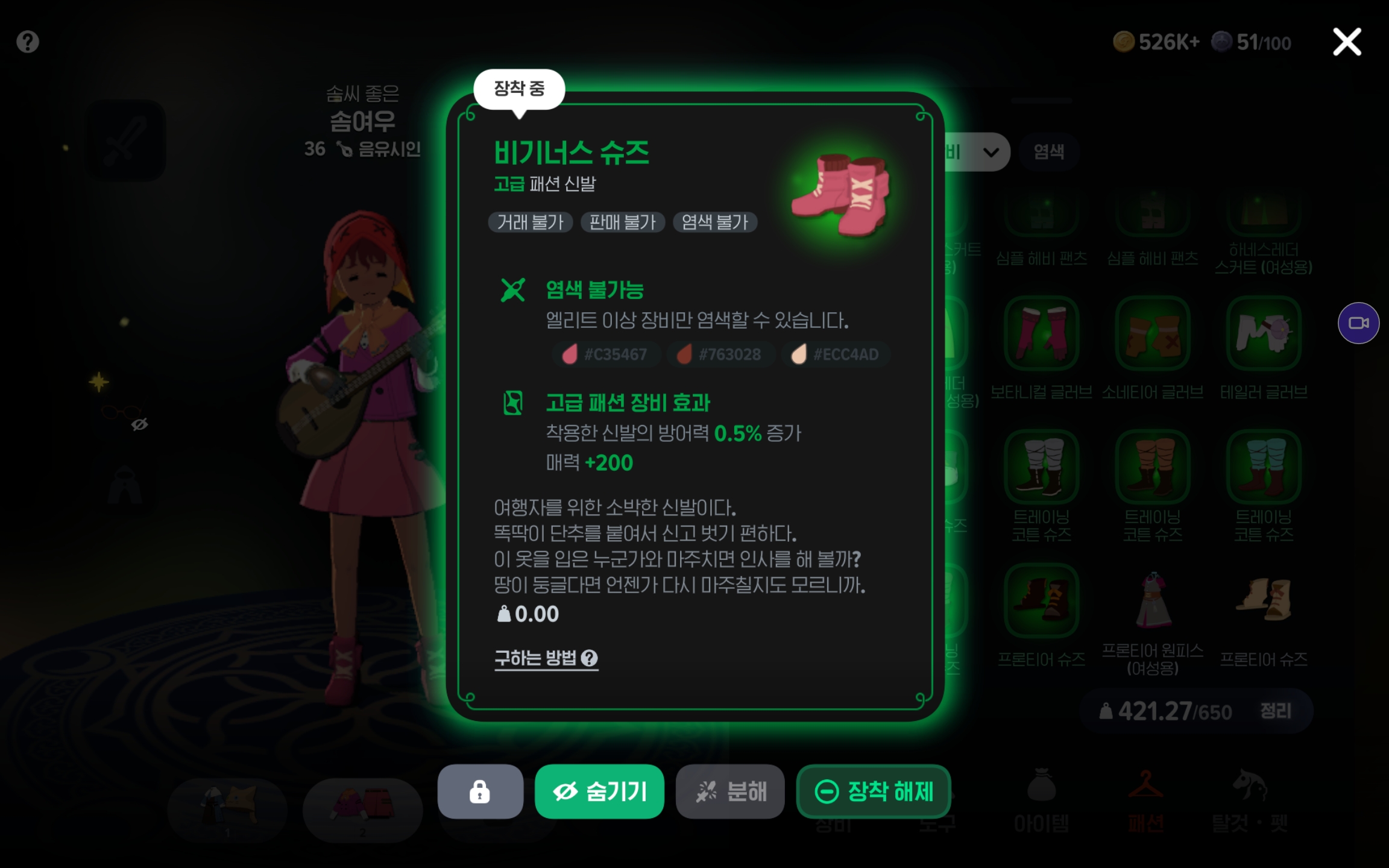The width and height of the screenshot is (1389, 868).
Task: Pick the #ECC4AD beige color swatch
Action: pos(836,354)
